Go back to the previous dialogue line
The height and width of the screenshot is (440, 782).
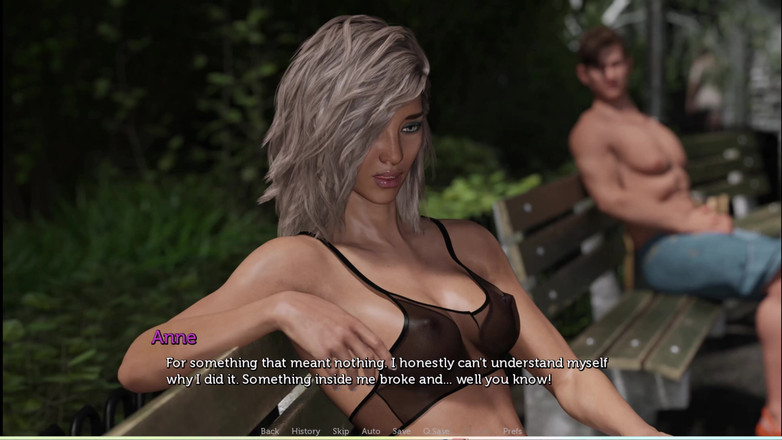coord(269,431)
